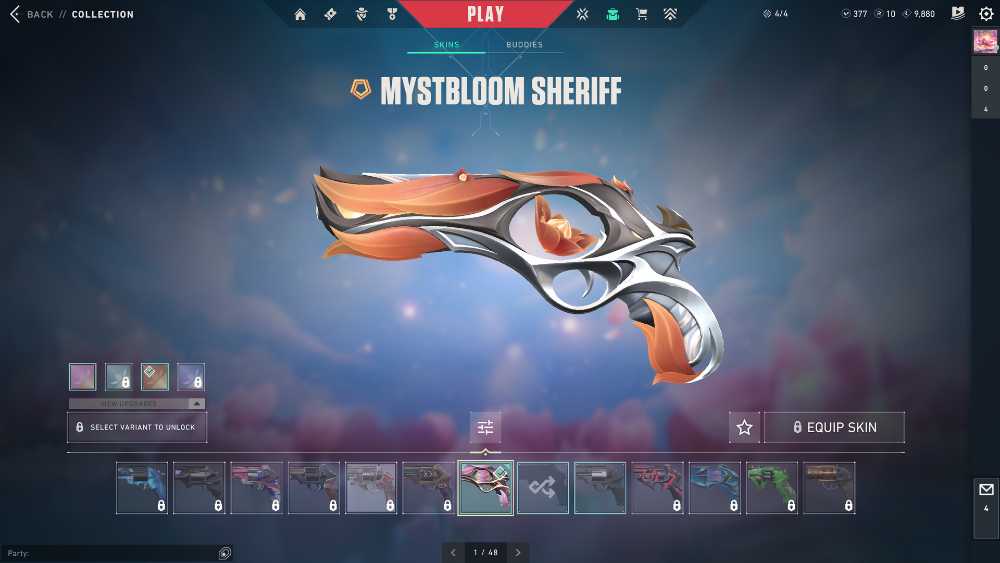1000x563 pixels.
Task: Open the home icon in top navigation
Action: (x=300, y=15)
